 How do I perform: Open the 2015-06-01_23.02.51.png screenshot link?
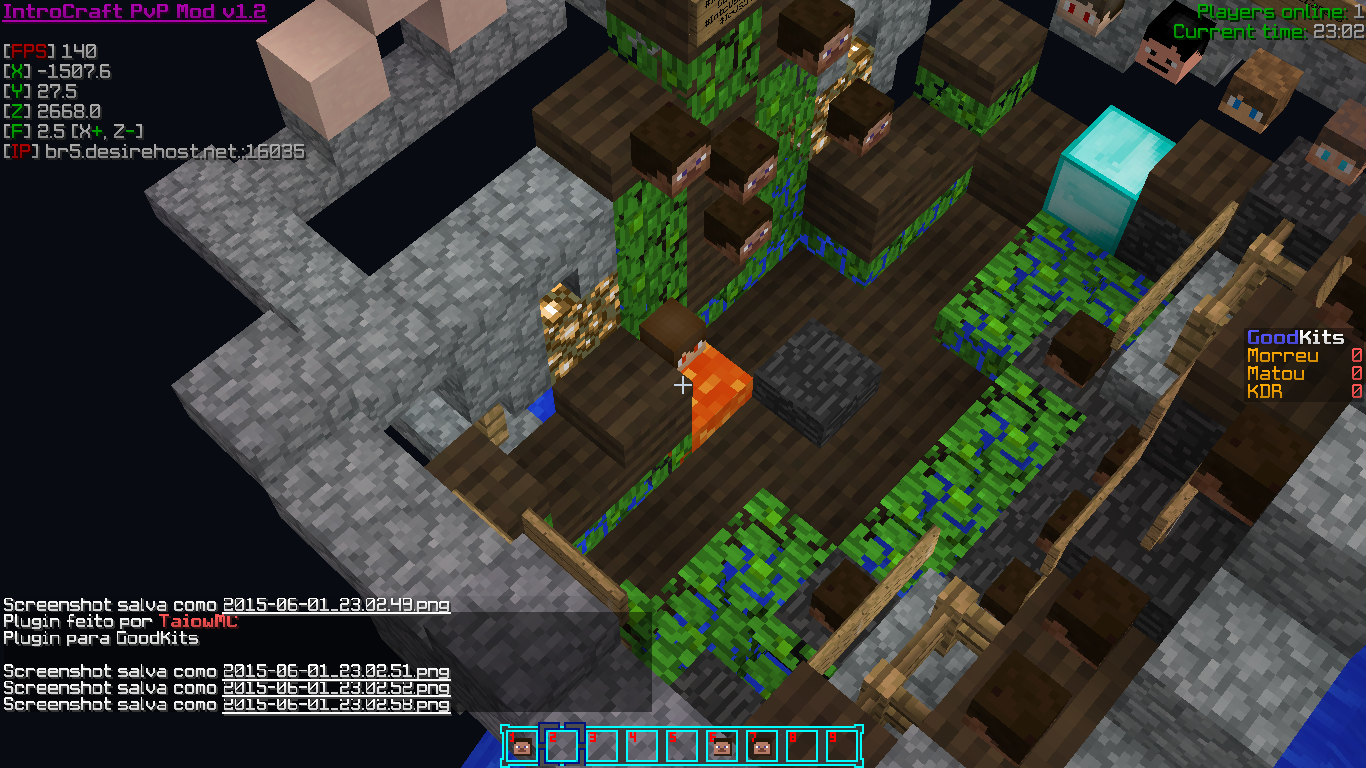tap(336, 671)
